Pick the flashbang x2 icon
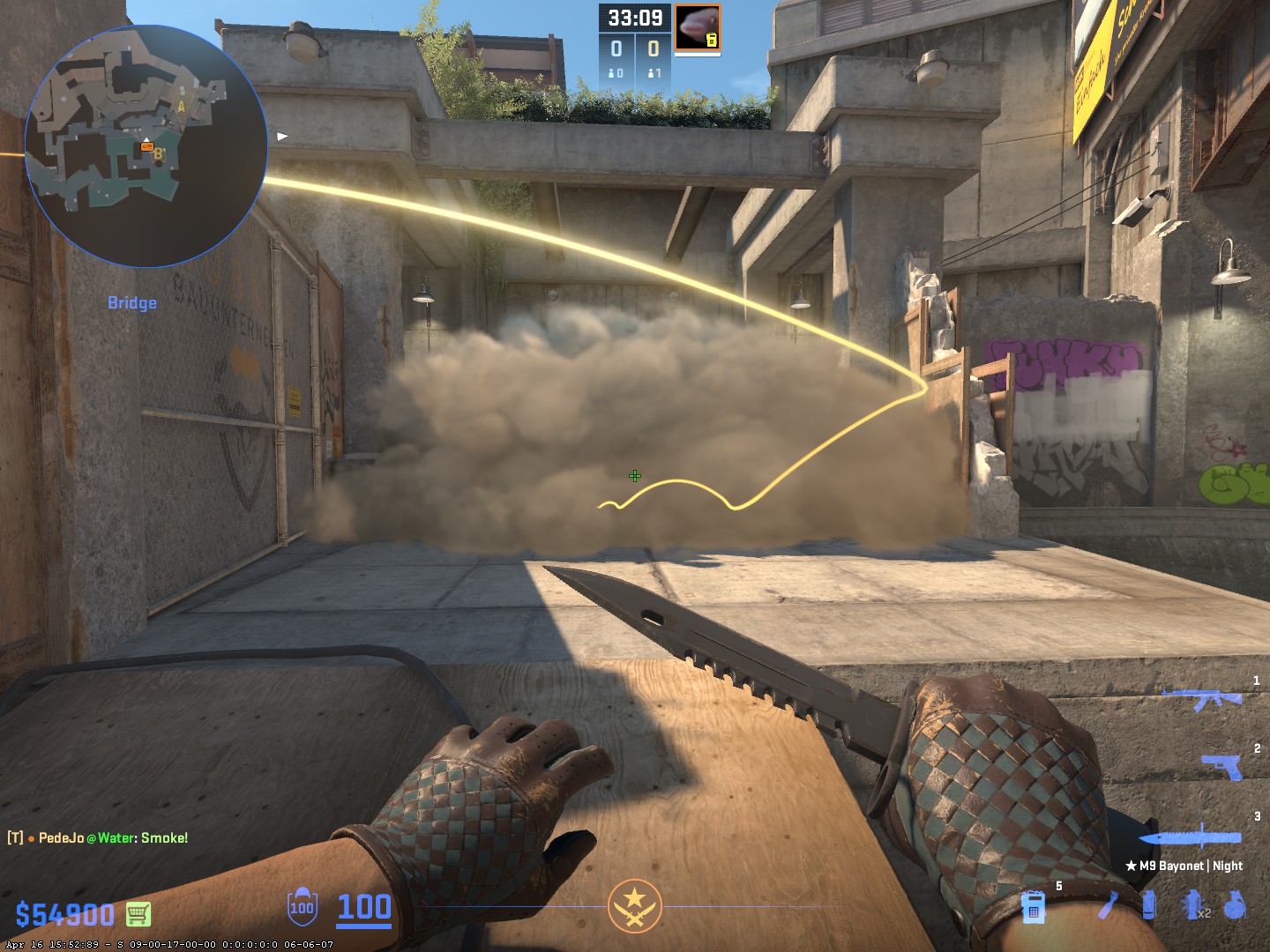The width and height of the screenshot is (1270, 952). pos(1193,905)
